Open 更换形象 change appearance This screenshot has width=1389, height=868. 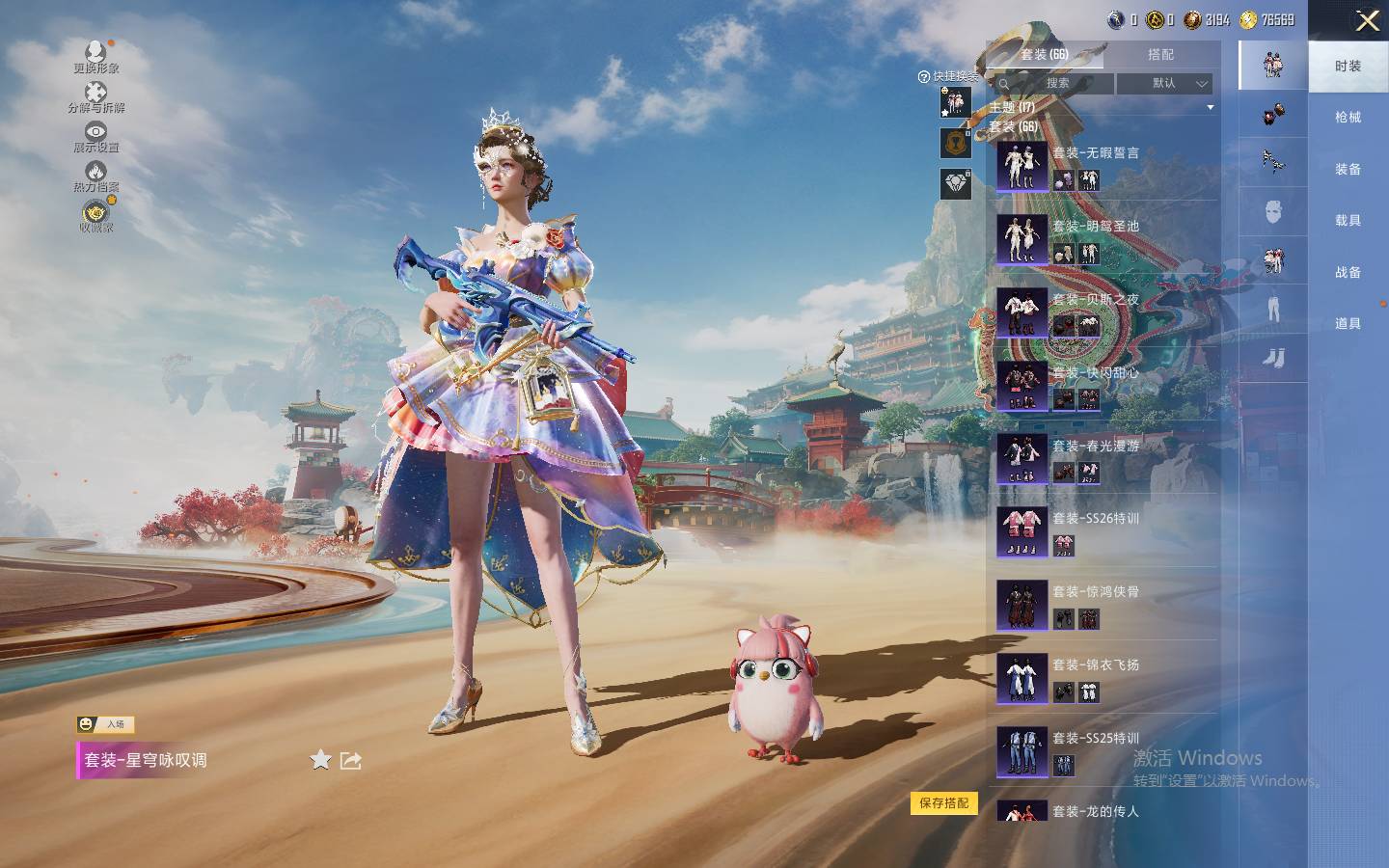(x=95, y=57)
